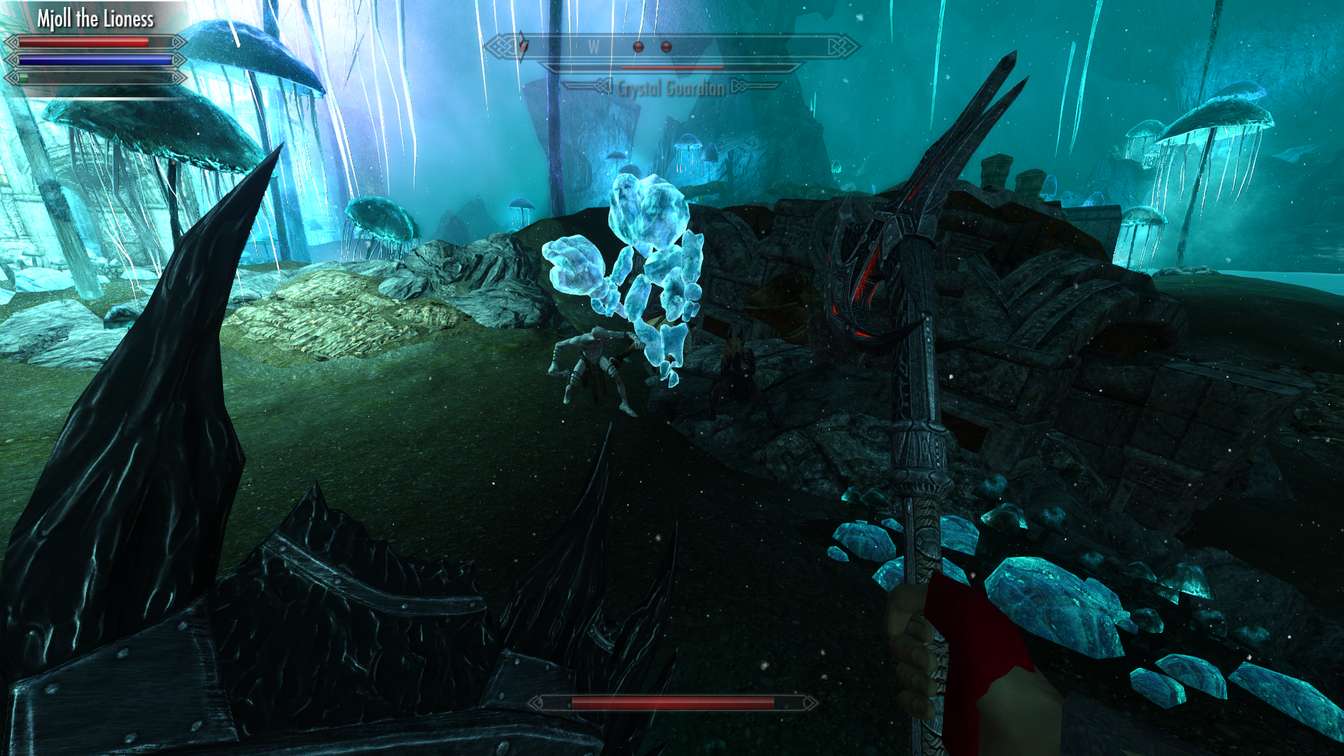Click the ornament flanking the Crystal Guardian label
The image size is (1344, 756).
605,85
